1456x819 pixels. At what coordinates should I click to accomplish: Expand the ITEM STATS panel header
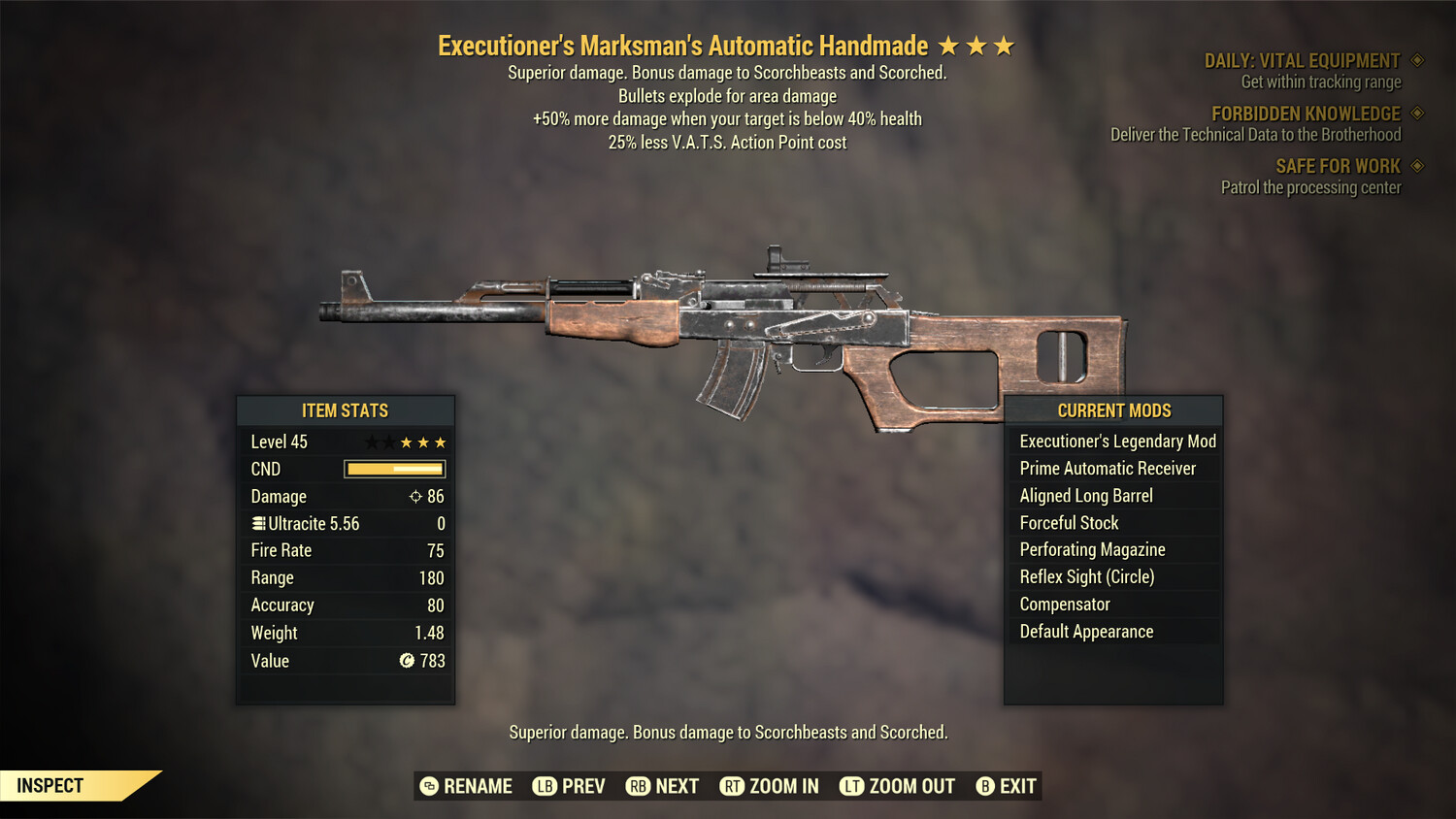click(x=346, y=410)
